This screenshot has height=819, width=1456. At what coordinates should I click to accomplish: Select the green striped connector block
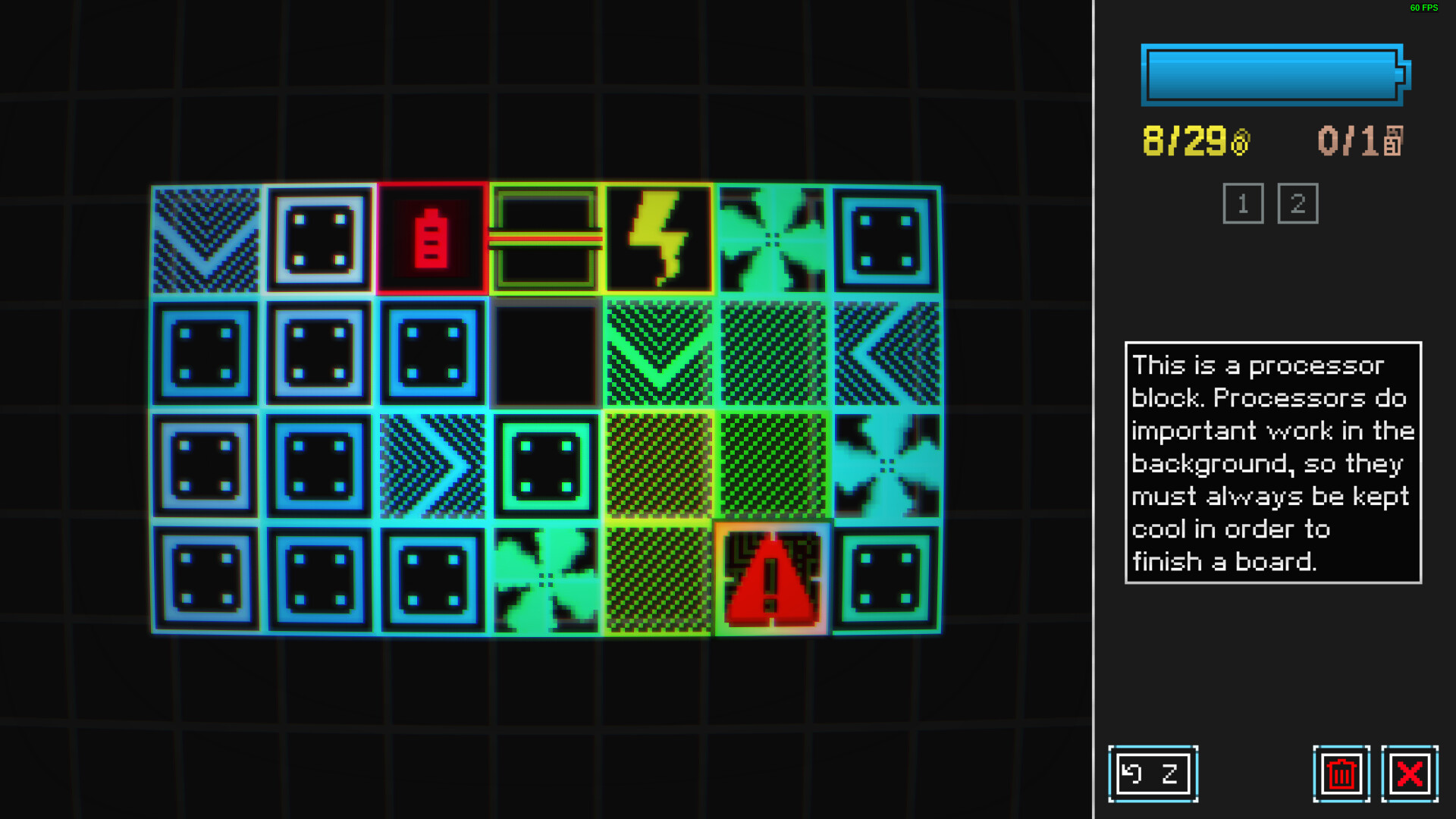(x=546, y=239)
